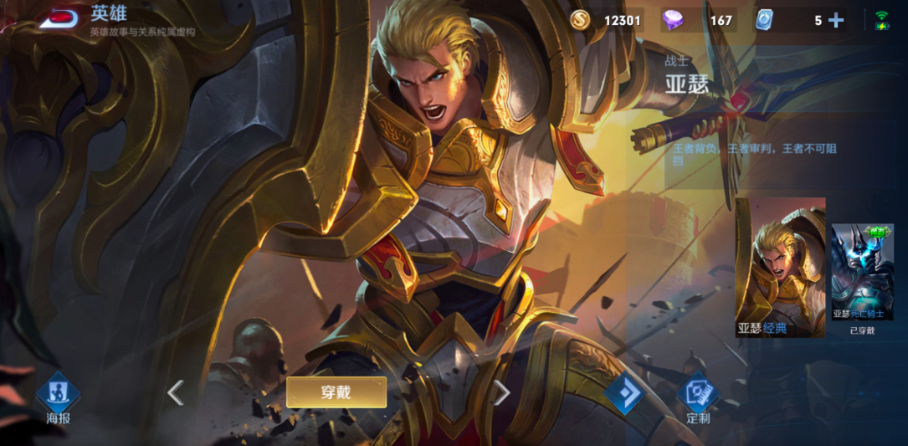Open the 定制 customization option
Viewport: 908px width, 446px height.
pyautogui.click(x=698, y=398)
